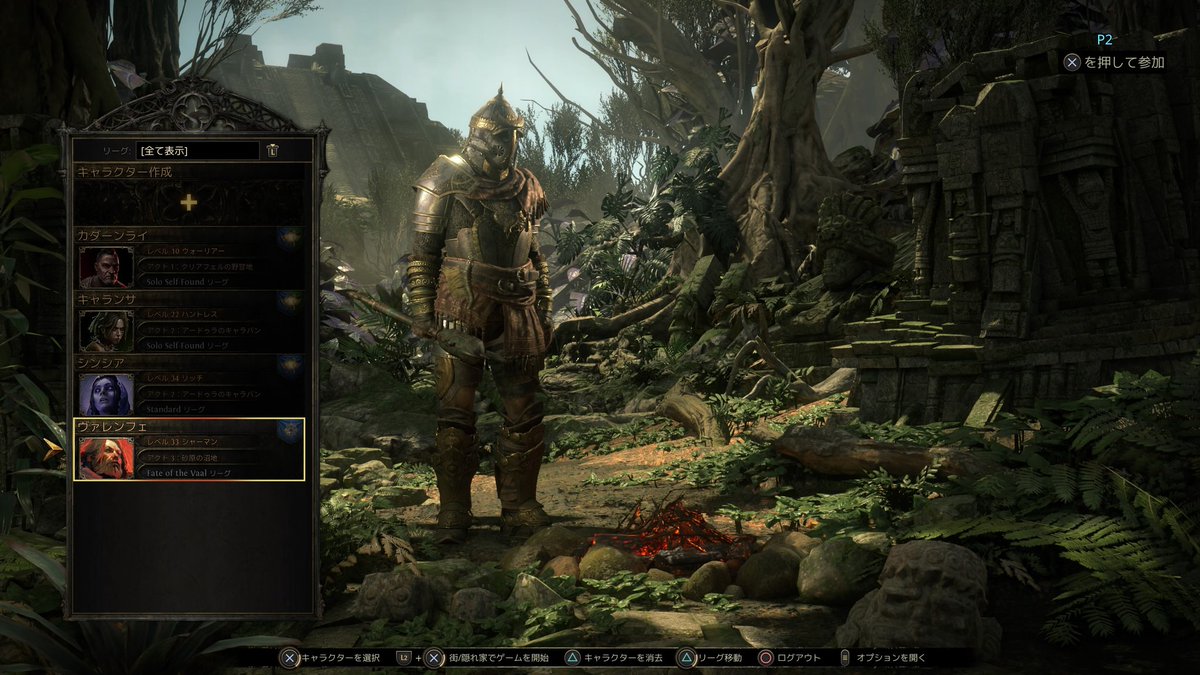Open the リーグ filter dropdown showing 全て表示

pyautogui.click(x=197, y=151)
